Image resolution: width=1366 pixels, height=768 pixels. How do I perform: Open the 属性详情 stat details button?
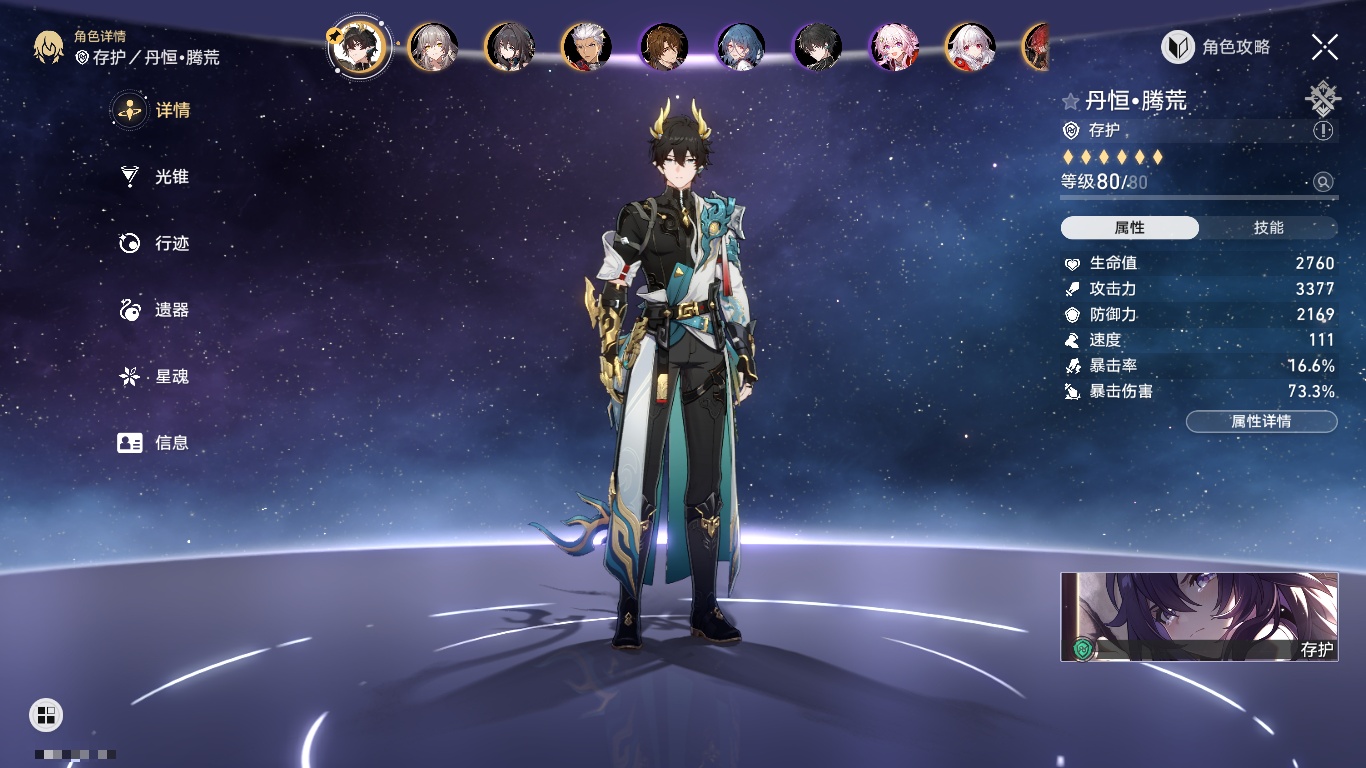(1261, 422)
